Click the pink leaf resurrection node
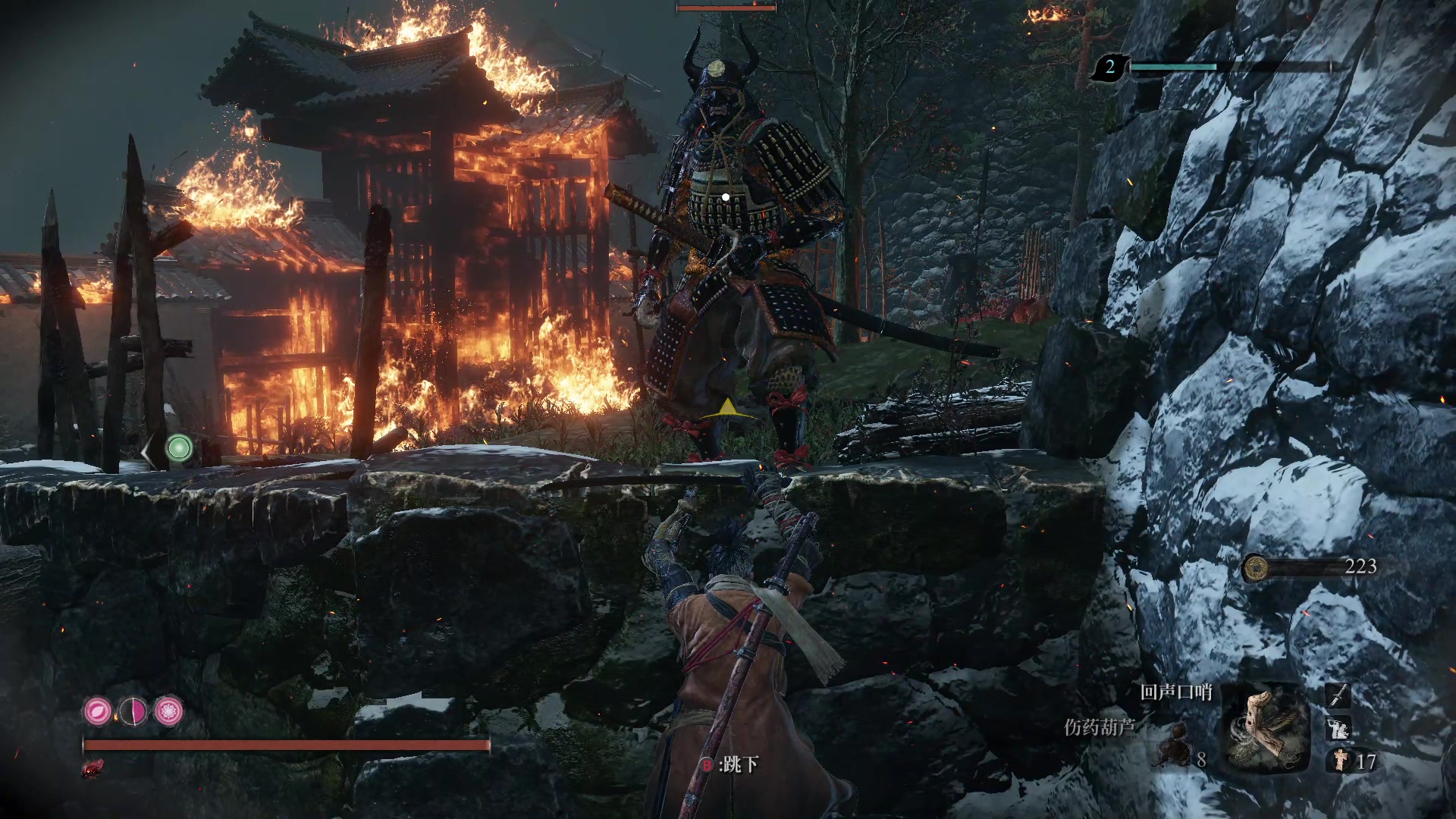 [98, 711]
